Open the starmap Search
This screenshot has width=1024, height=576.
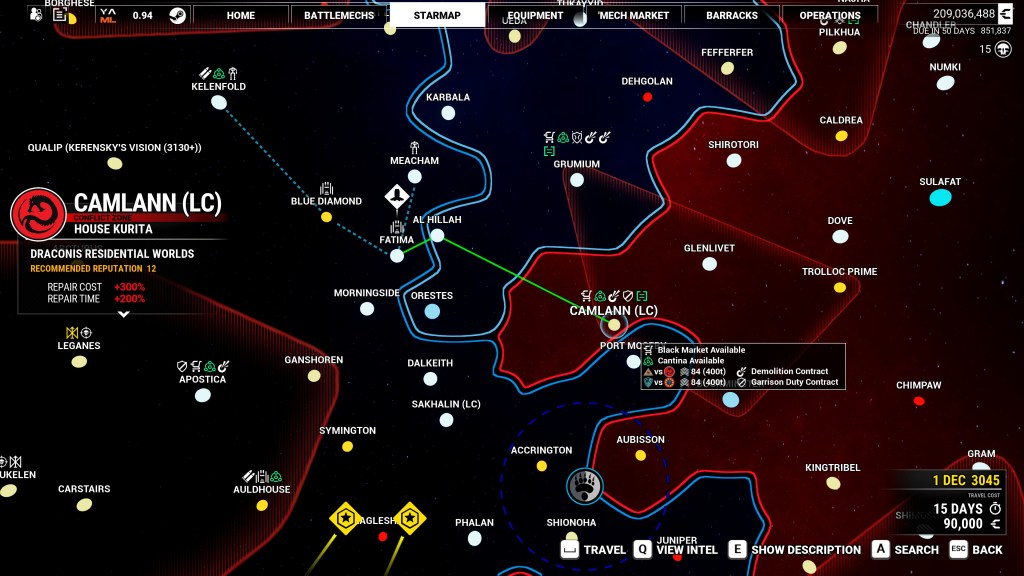(x=906, y=549)
